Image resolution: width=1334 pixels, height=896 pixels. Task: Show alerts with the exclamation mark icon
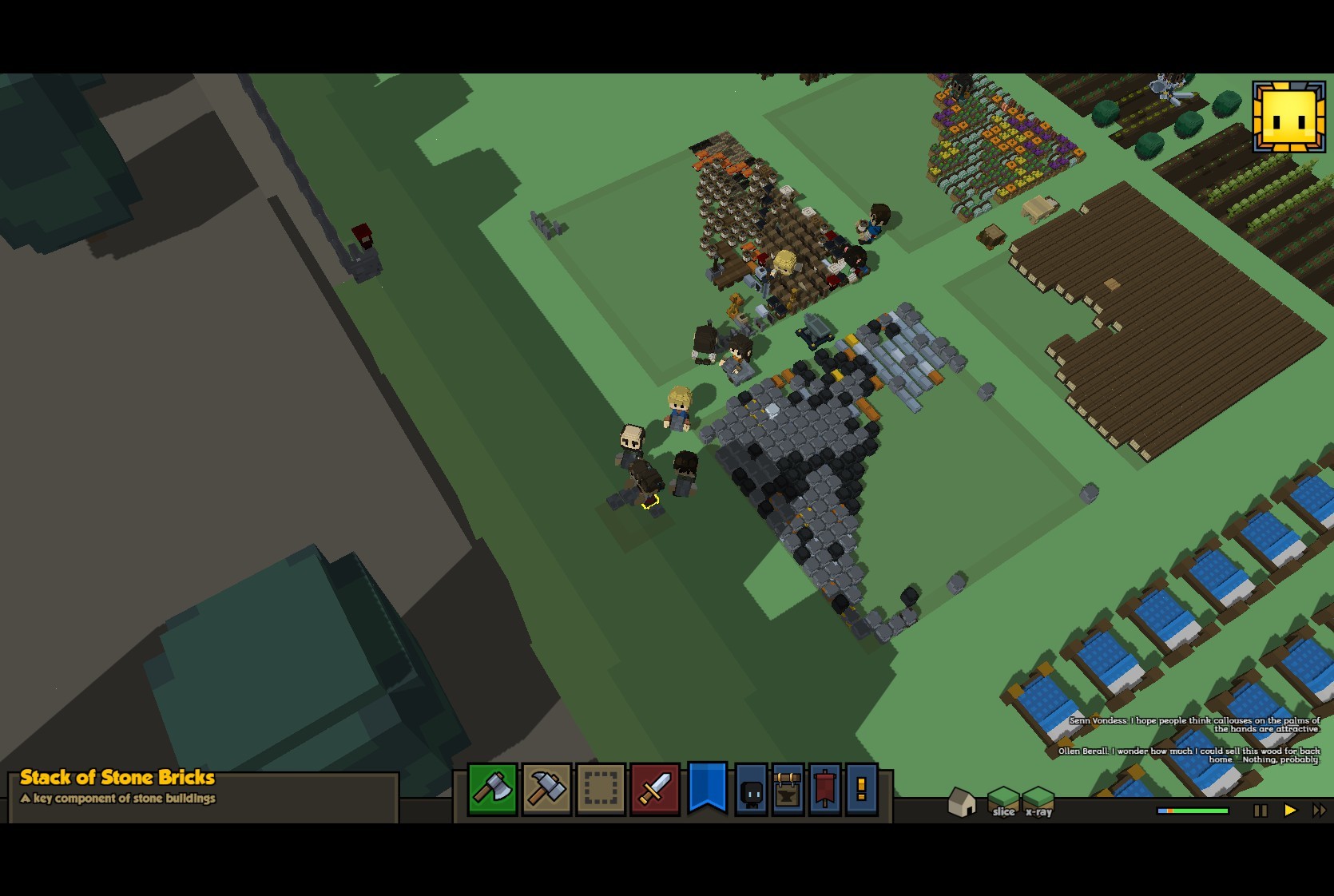(x=861, y=790)
